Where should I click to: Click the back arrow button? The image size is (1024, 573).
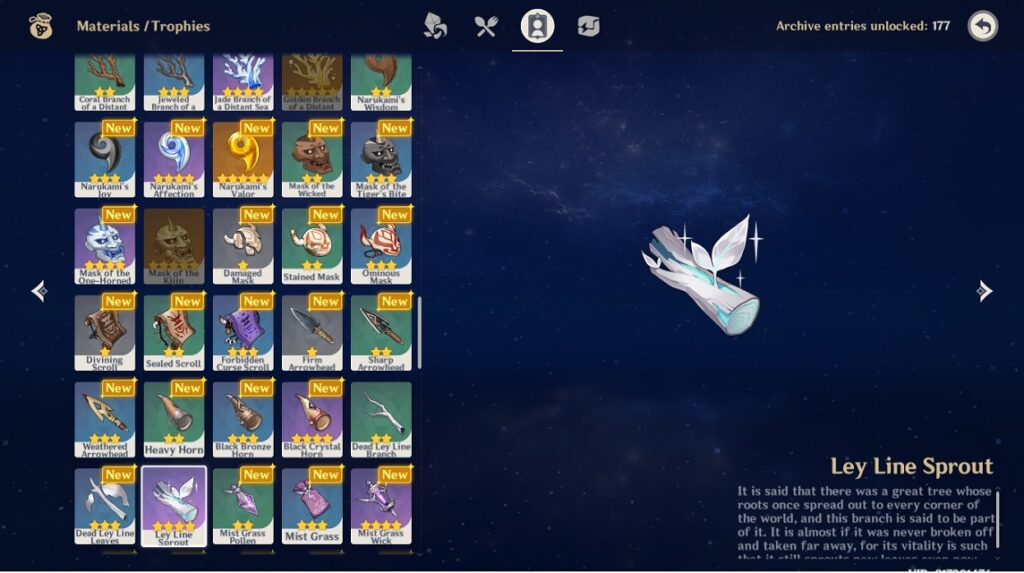pos(982,26)
